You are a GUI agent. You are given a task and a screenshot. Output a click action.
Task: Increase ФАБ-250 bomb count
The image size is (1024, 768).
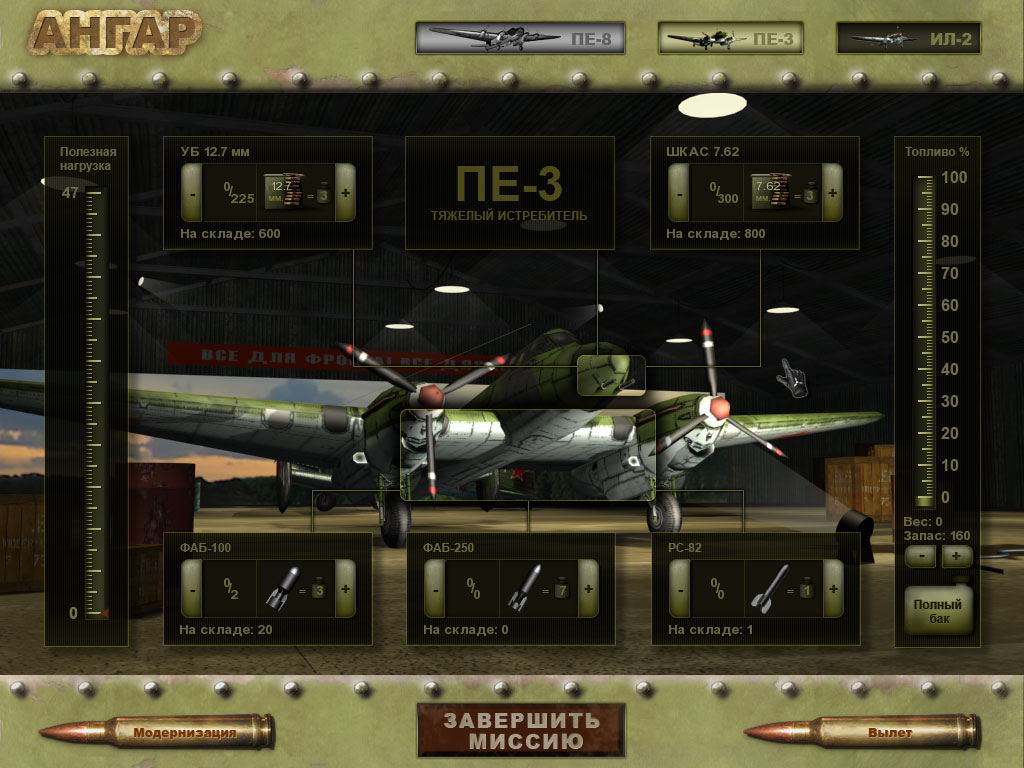[588, 588]
